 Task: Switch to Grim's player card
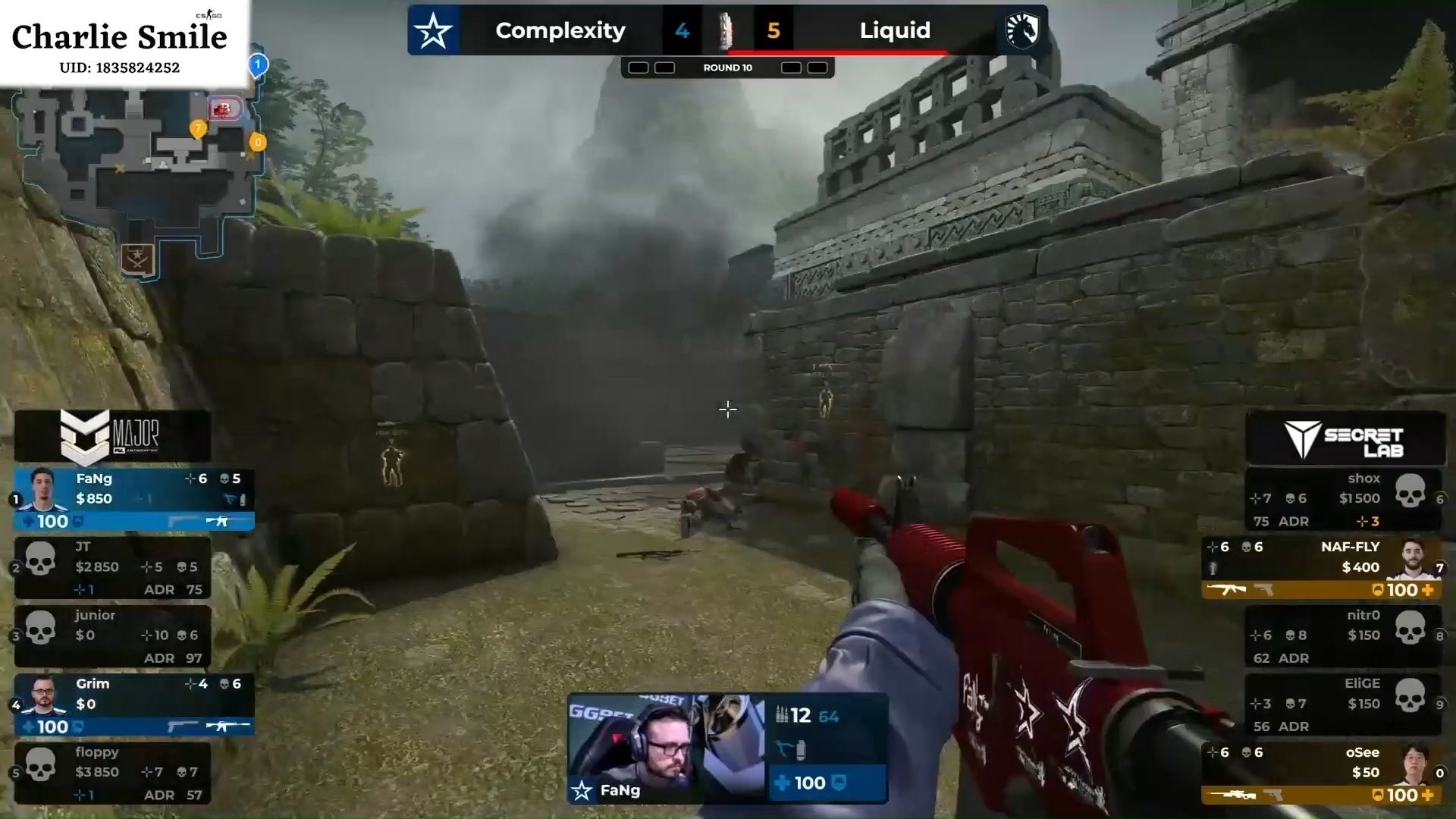(133, 704)
